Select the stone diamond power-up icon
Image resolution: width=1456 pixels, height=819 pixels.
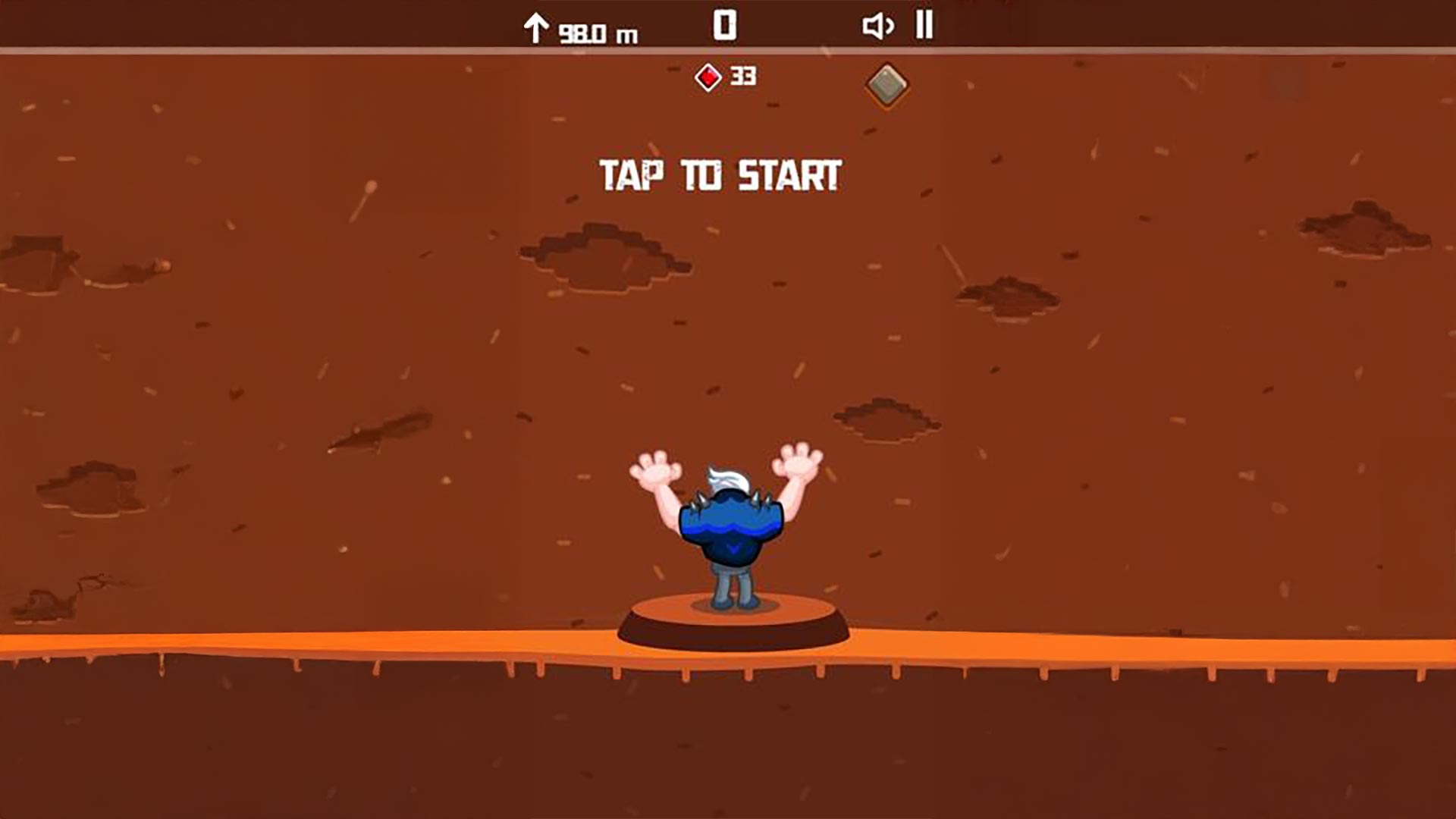coord(886,84)
